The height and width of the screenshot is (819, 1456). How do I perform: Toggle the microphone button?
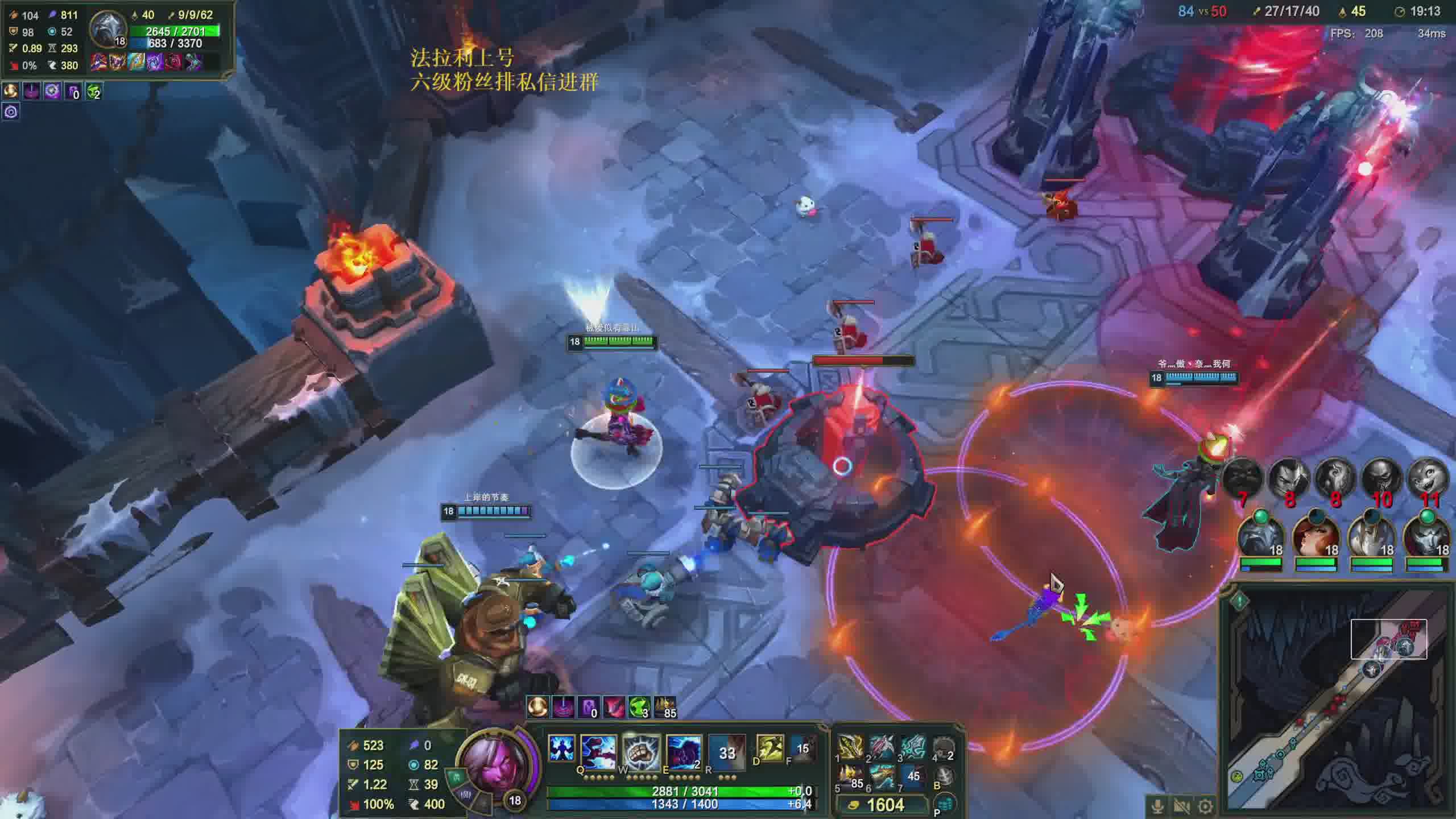tap(1157, 806)
